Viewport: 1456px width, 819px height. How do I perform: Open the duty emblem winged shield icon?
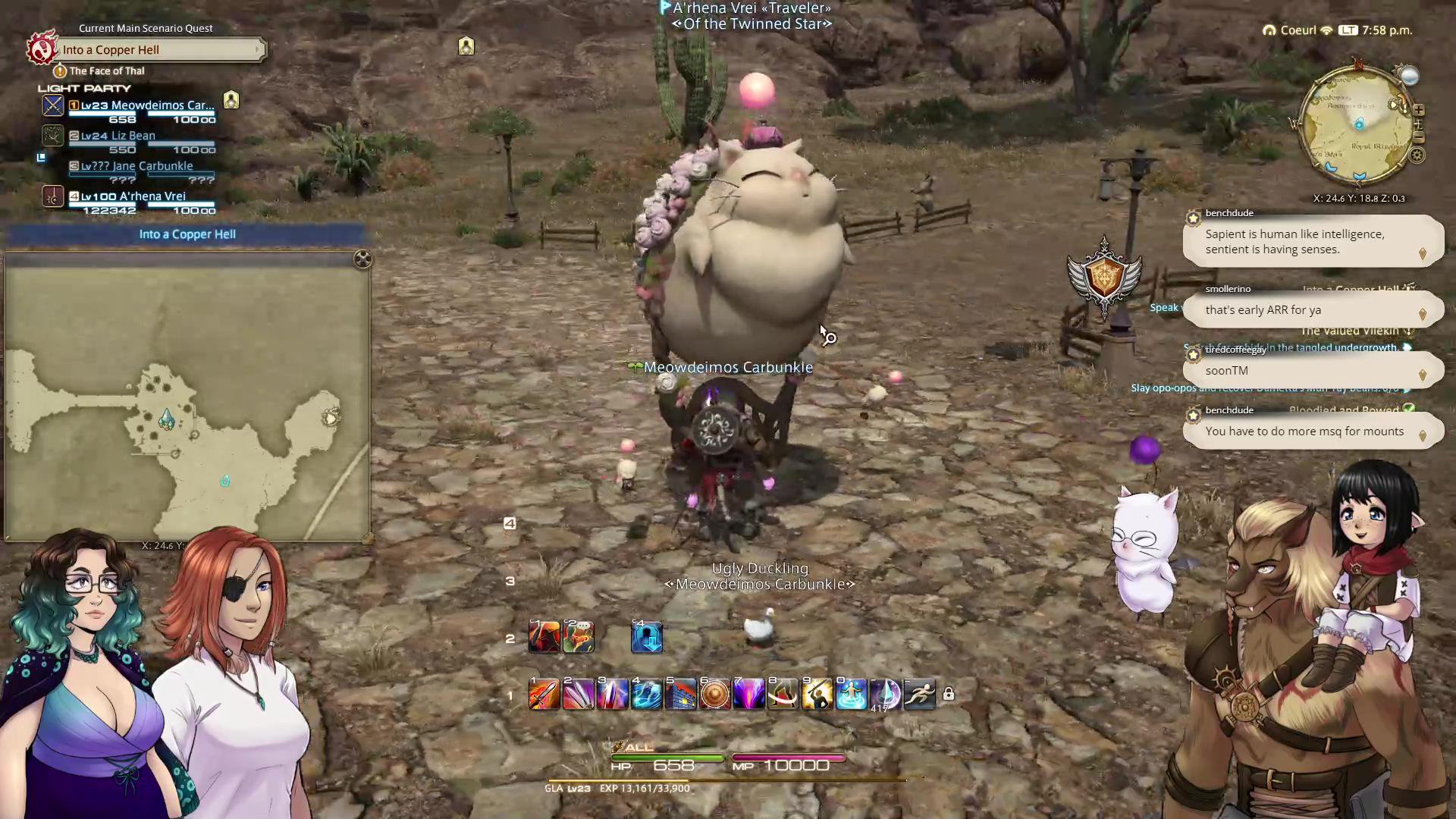click(x=1104, y=277)
